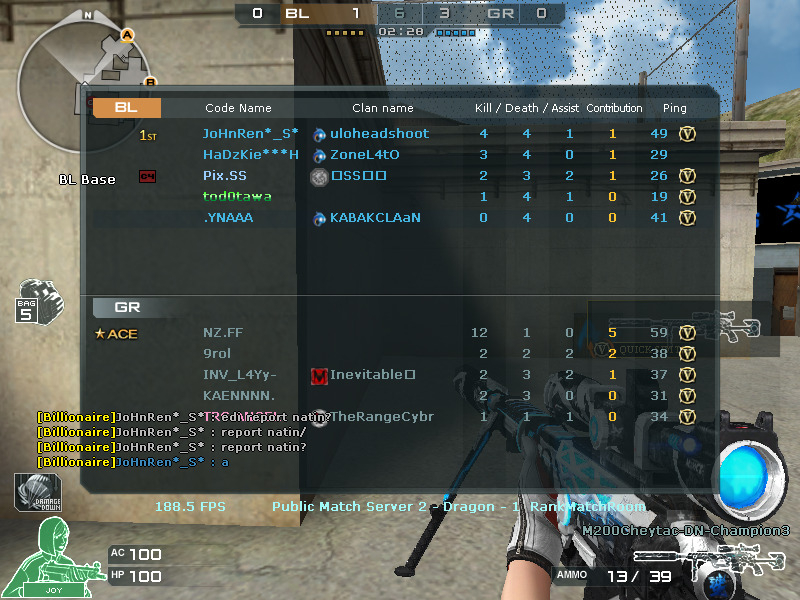
Task: Select JoHnRen*_S* scoreboard row
Action: coord(250,134)
